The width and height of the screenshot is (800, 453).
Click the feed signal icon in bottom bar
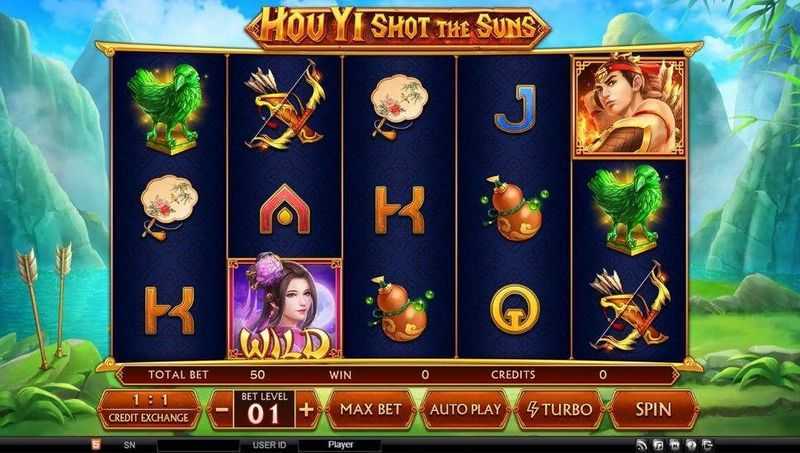pos(643,444)
